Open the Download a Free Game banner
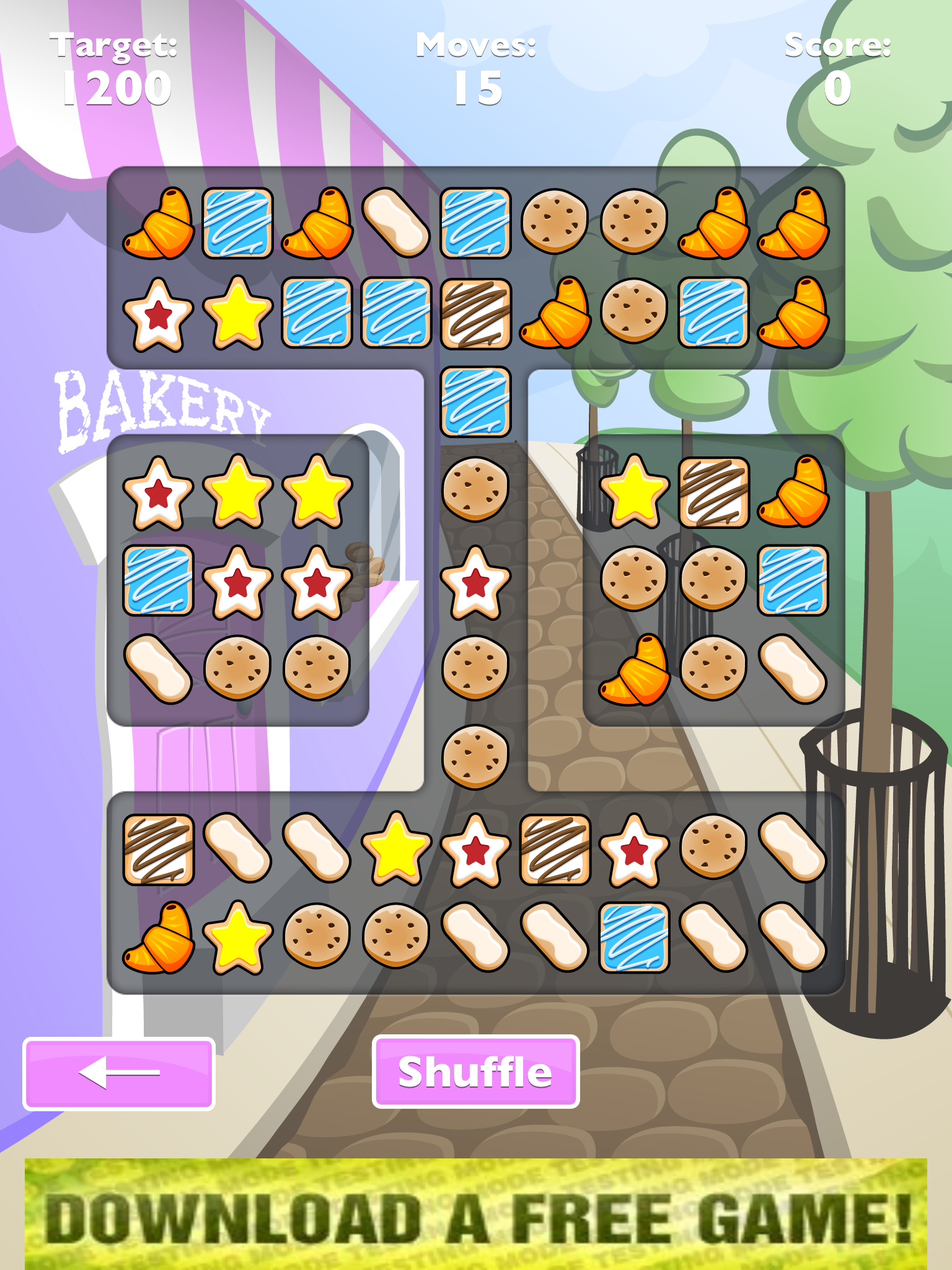The width and height of the screenshot is (952, 1270). click(475, 1214)
